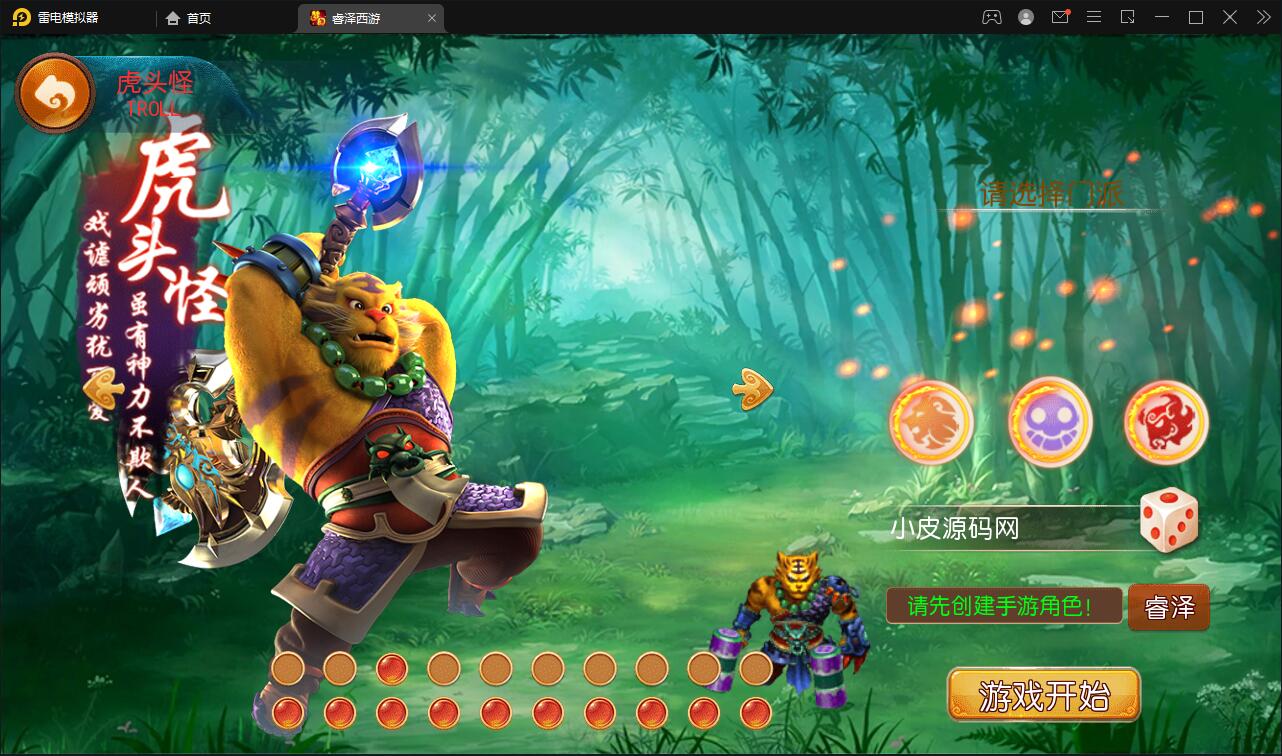Click the screen resize icon in title bar
This screenshot has height=756, width=1282.
click(x=1127, y=17)
